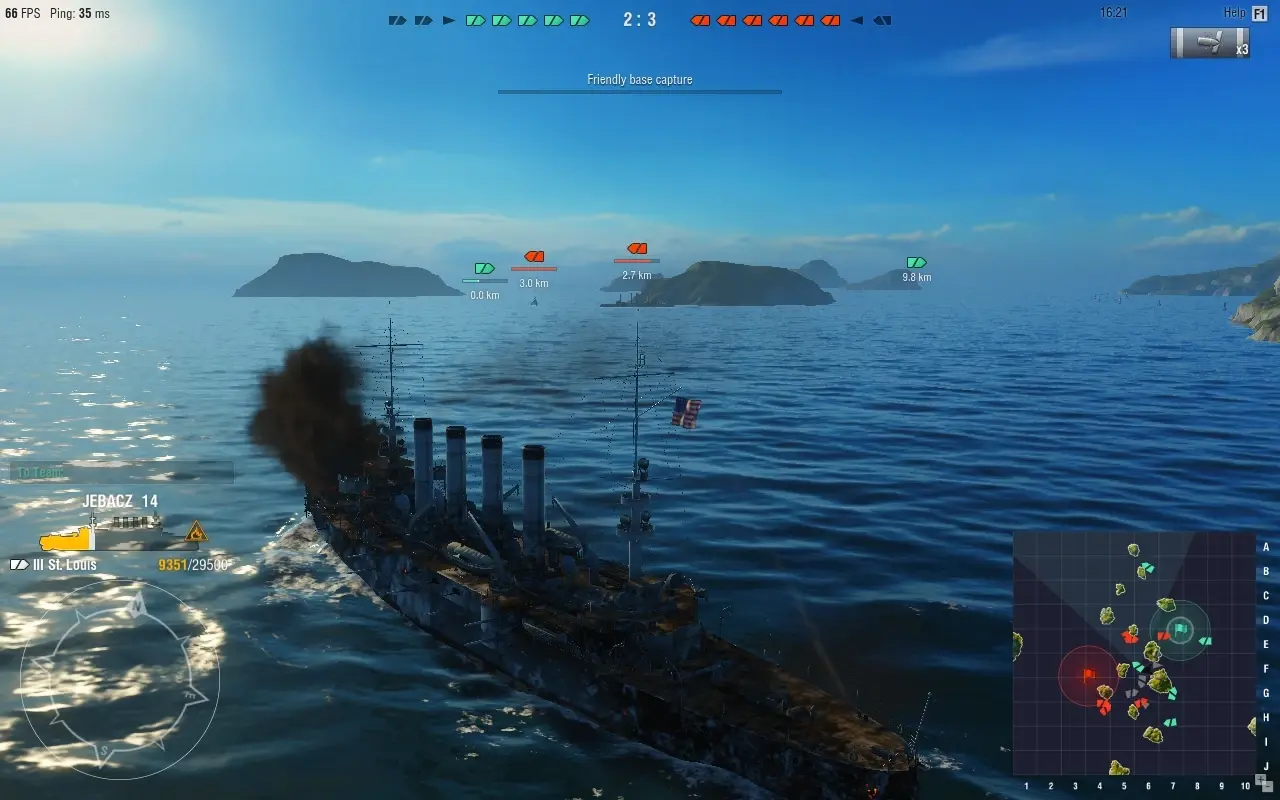Click the Friendly base capture progress bar
The height and width of the screenshot is (800, 1280).
tap(639, 92)
